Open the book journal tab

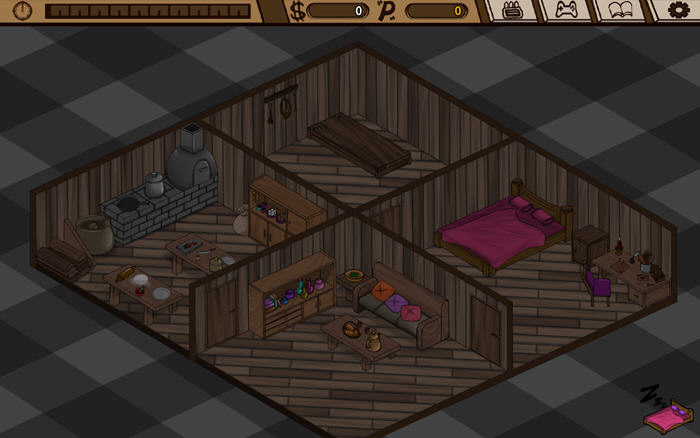click(x=620, y=11)
